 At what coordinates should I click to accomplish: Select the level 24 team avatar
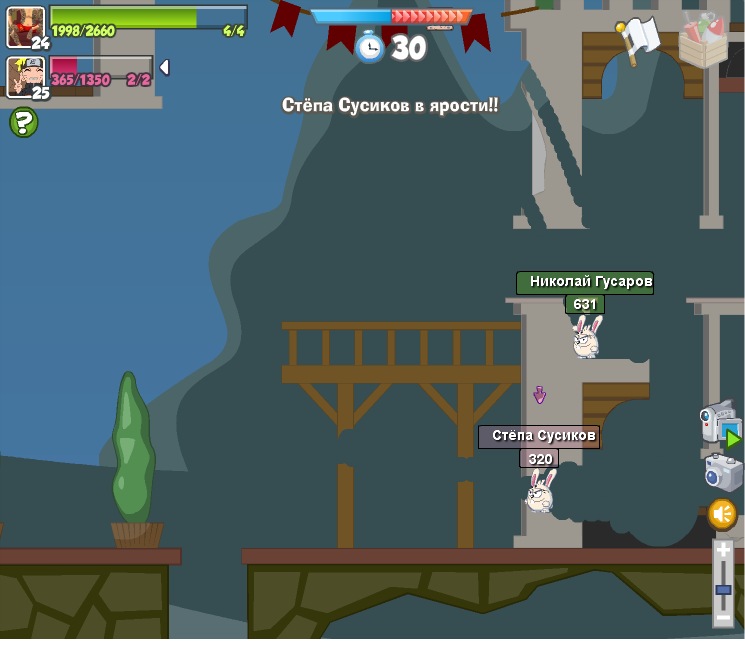(25, 27)
